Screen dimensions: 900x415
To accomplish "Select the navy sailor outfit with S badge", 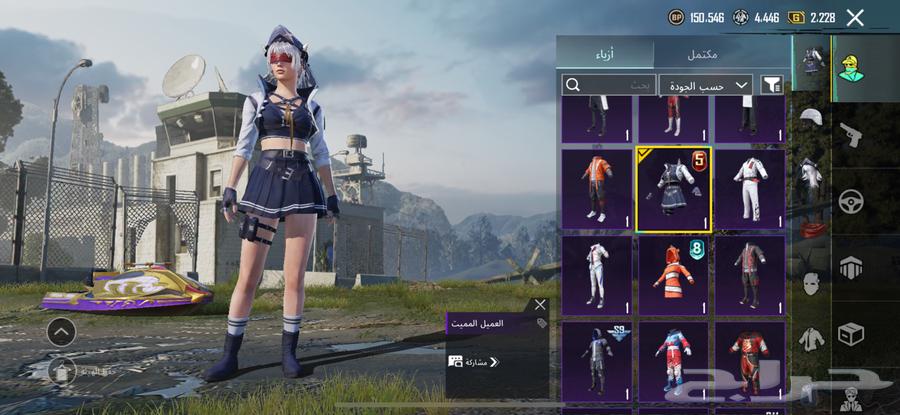I will (x=673, y=188).
